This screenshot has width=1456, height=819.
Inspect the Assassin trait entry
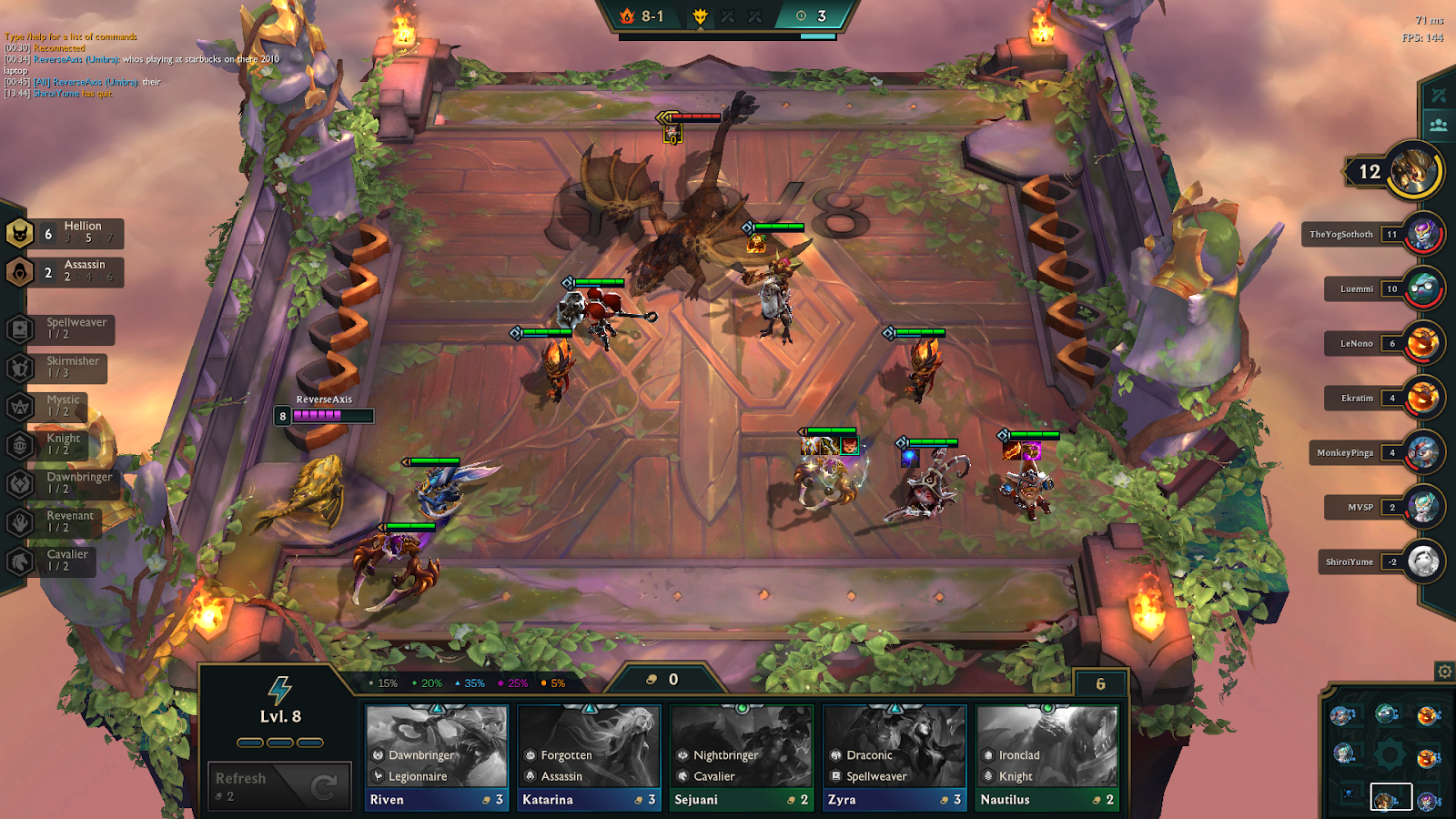pos(66,271)
